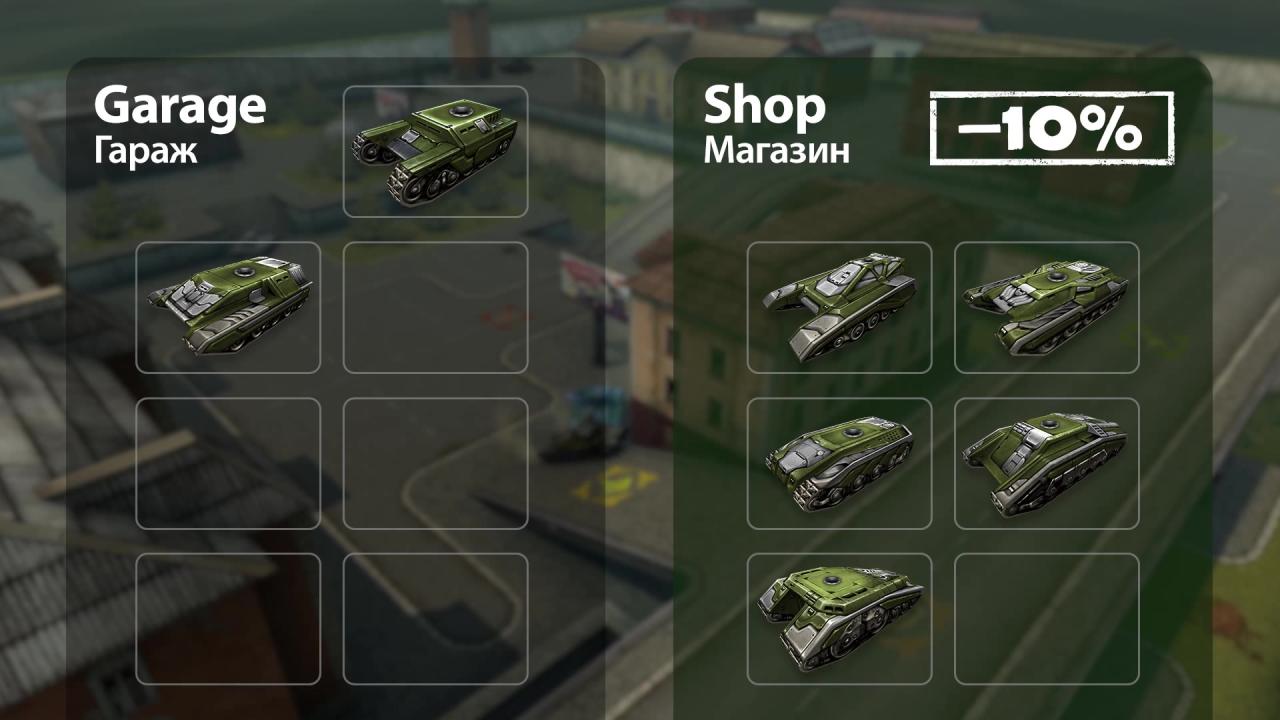Pick the blocky Titan hull in the Shop

(839, 618)
